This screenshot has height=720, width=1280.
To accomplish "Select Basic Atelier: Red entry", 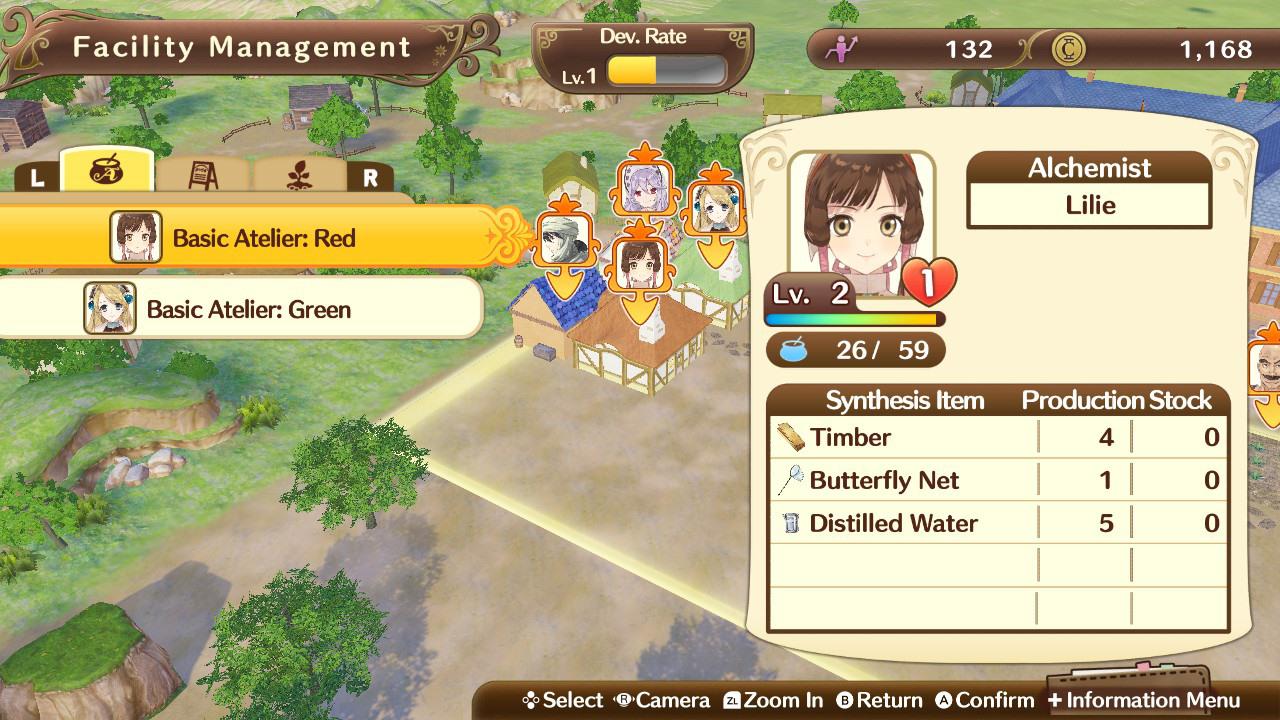I will tap(262, 238).
